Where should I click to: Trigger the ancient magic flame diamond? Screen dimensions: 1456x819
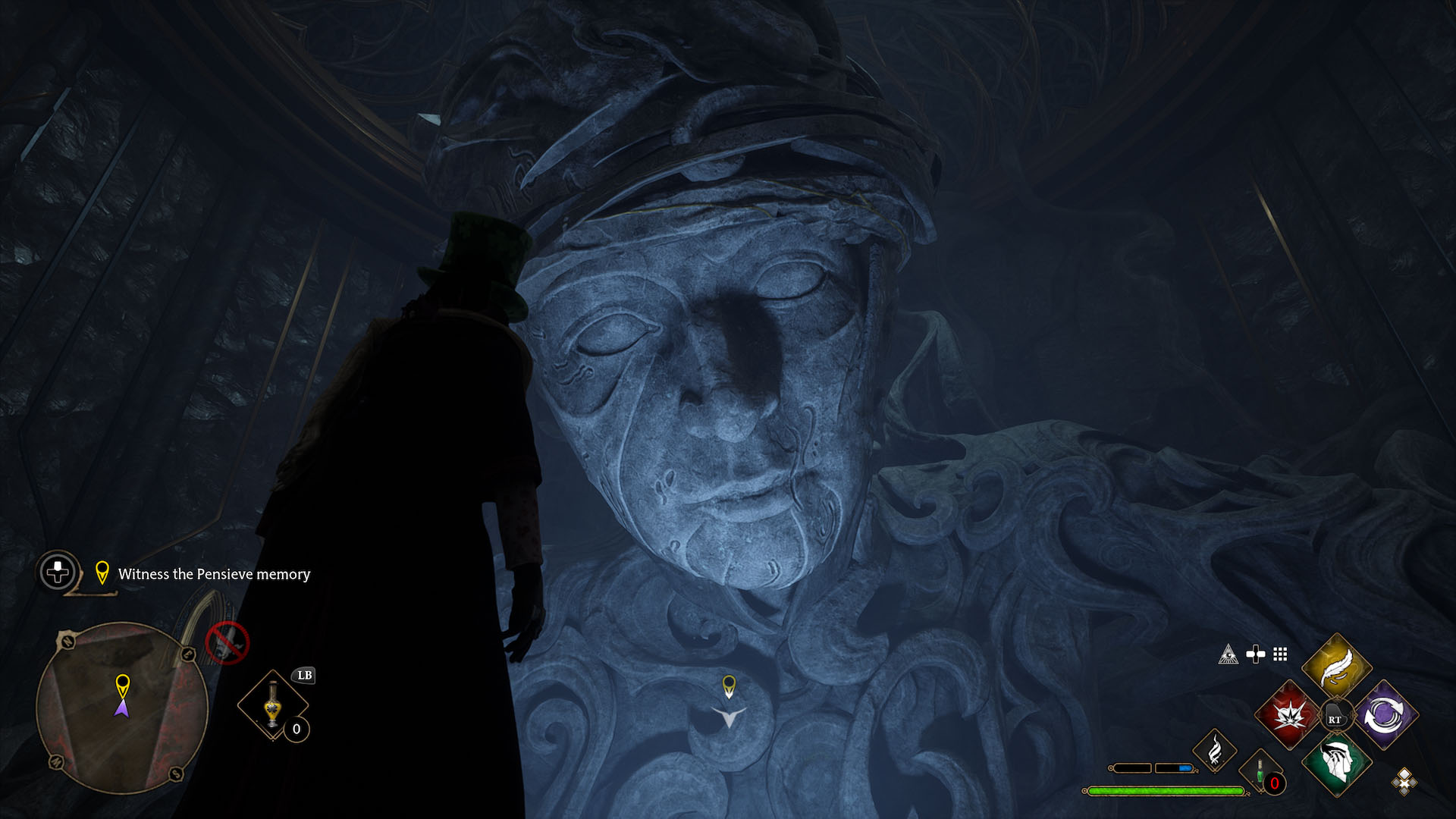[1215, 749]
